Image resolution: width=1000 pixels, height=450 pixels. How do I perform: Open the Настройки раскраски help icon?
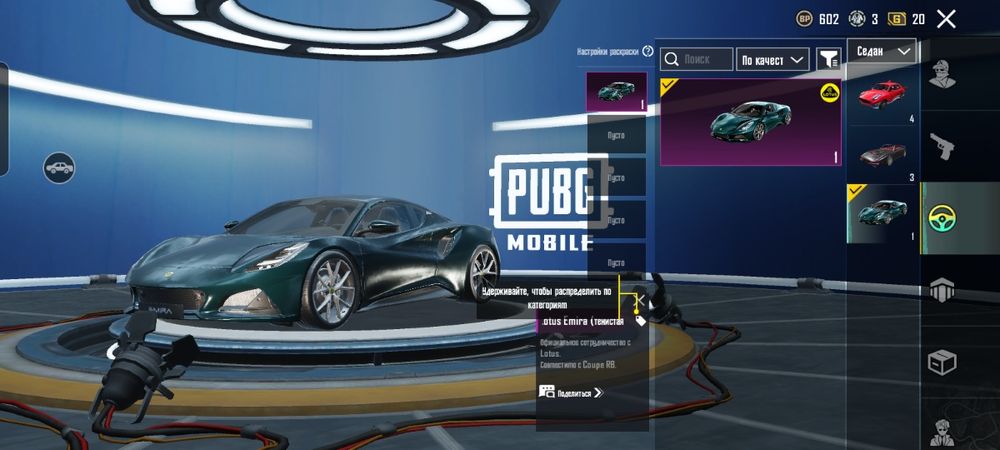point(648,51)
